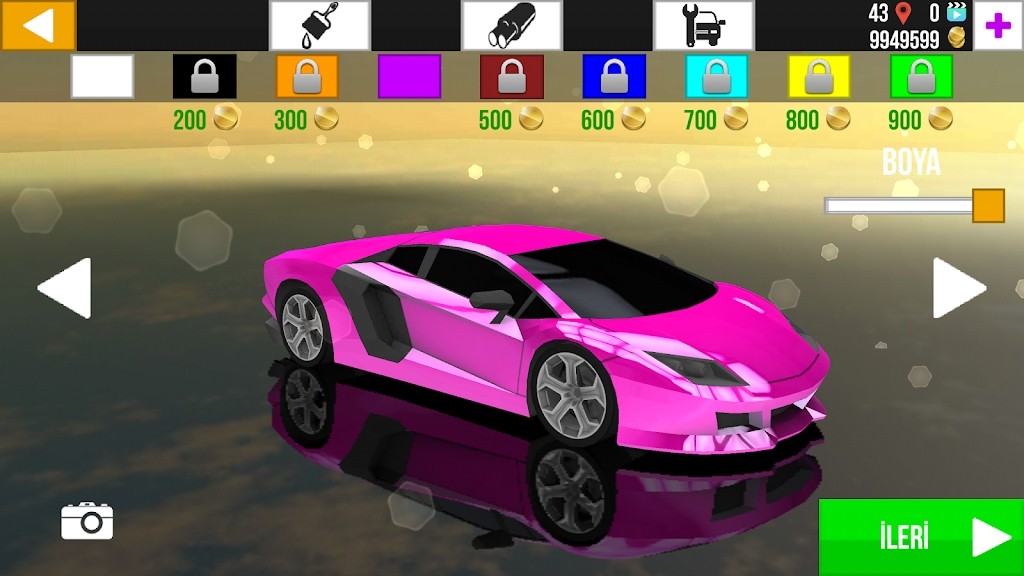Unlock the orange paint for 300 coins
The height and width of the screenshot is (576, 1024).
click(x=307, y=76)
